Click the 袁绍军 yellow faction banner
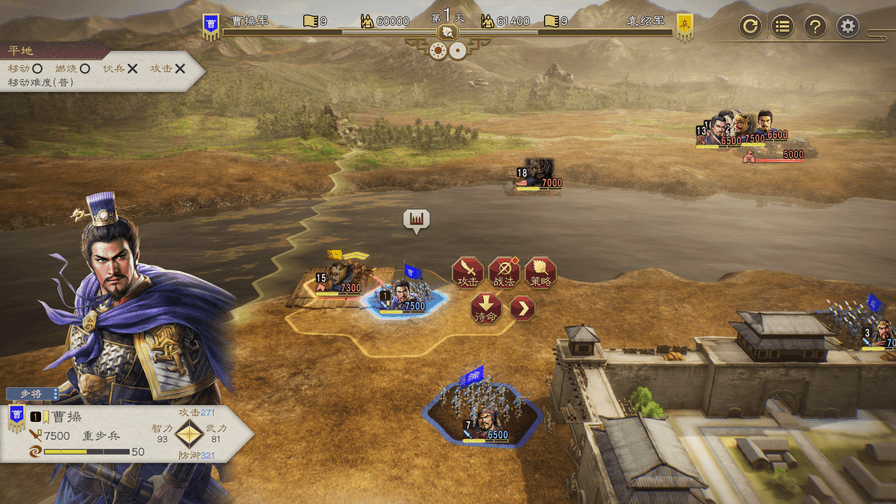 [685, 24]
